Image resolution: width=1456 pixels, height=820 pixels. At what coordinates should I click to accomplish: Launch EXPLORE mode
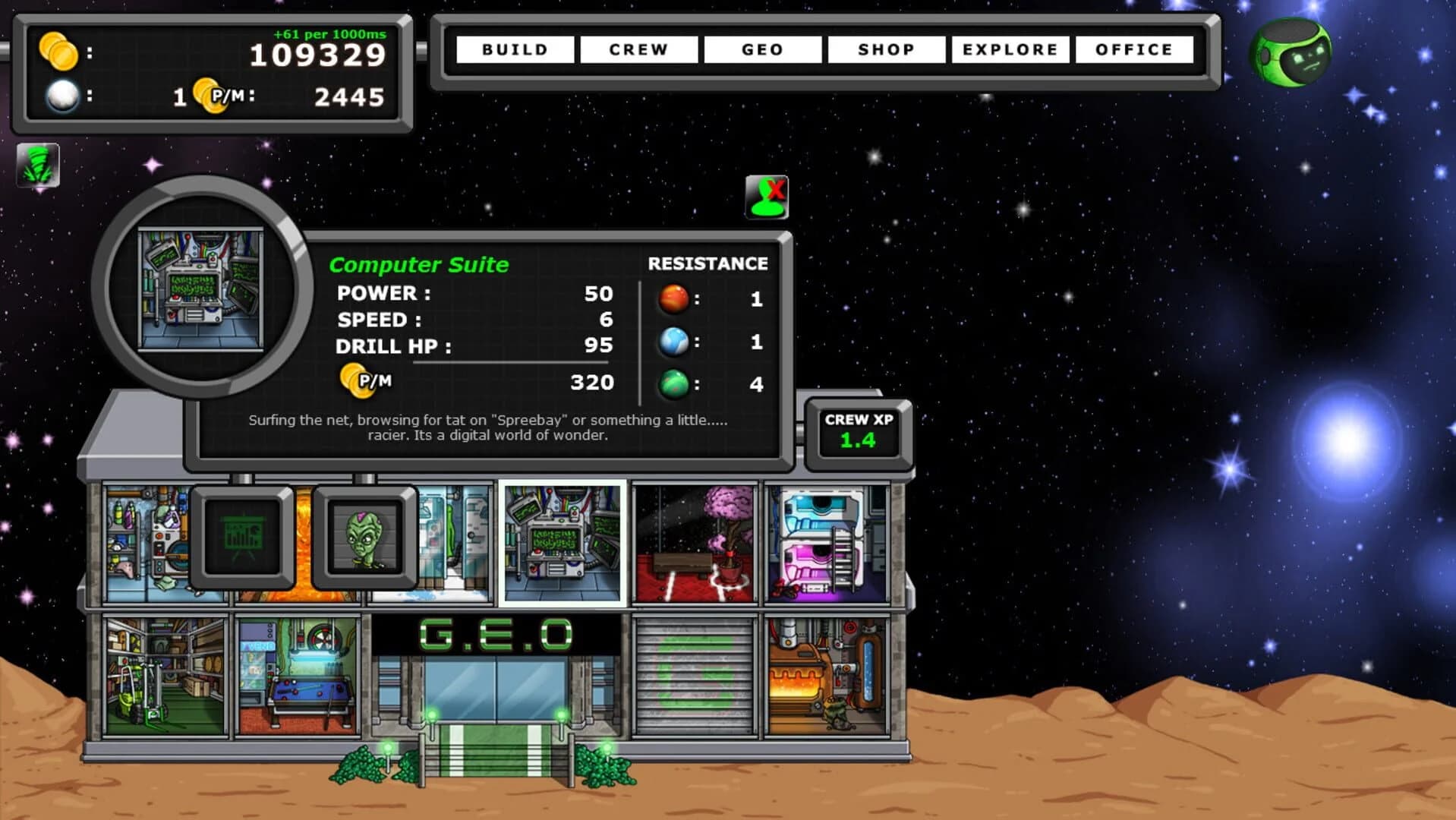click(x=1010, y=49)
